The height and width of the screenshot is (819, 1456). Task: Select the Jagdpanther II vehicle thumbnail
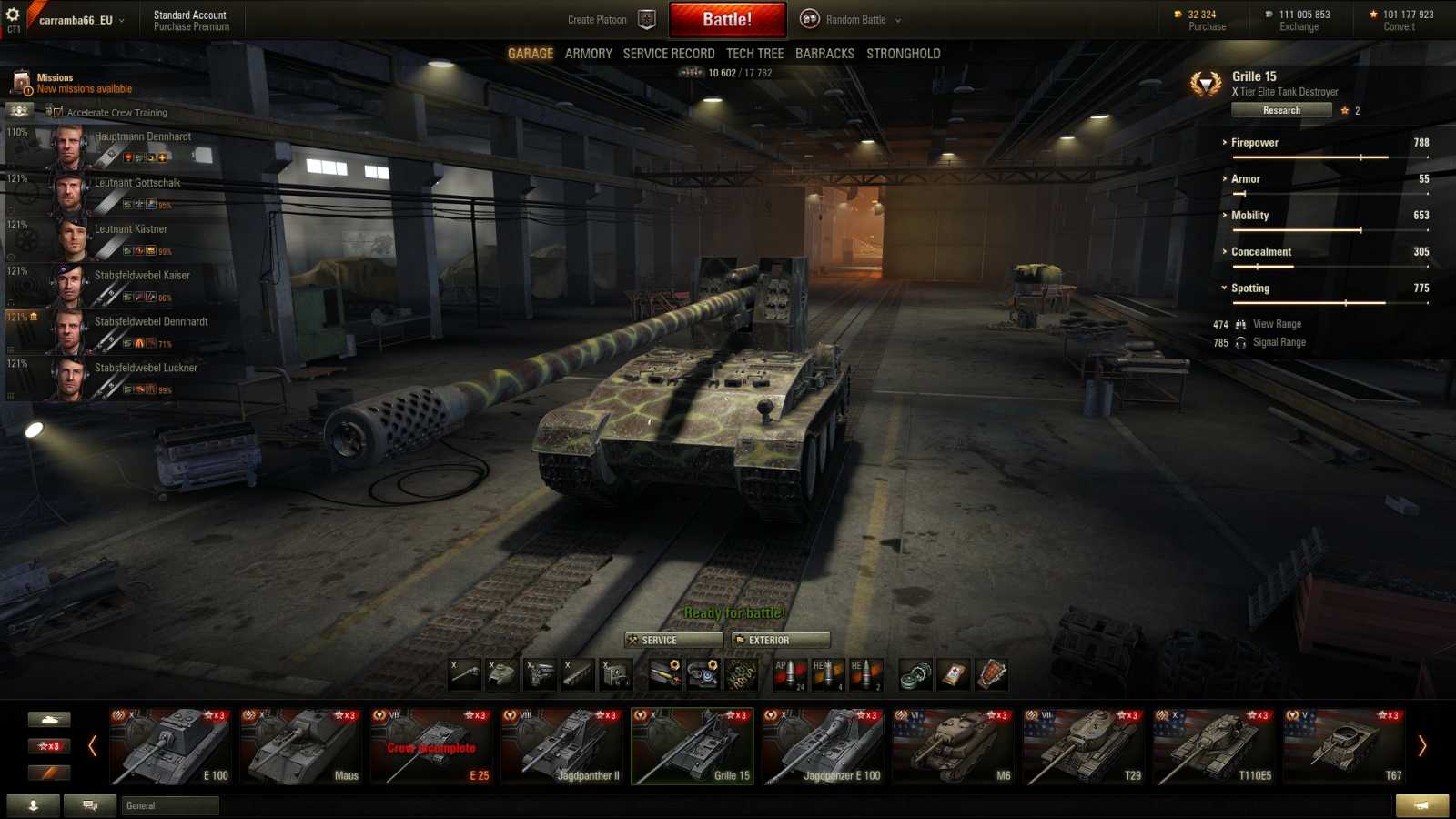[x=562, y=746]
